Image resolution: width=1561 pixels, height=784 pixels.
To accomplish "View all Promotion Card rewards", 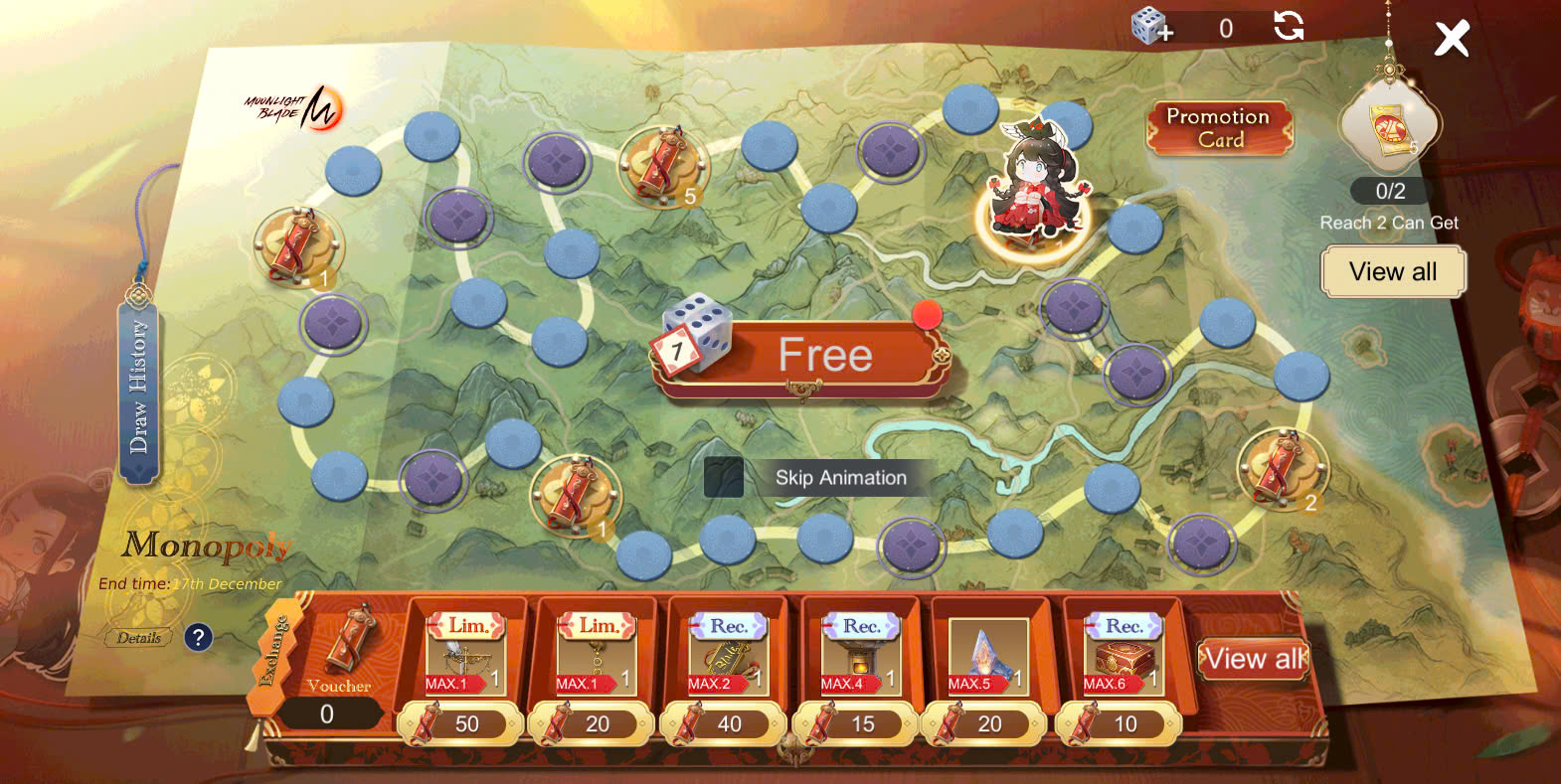I will 1392,272.
